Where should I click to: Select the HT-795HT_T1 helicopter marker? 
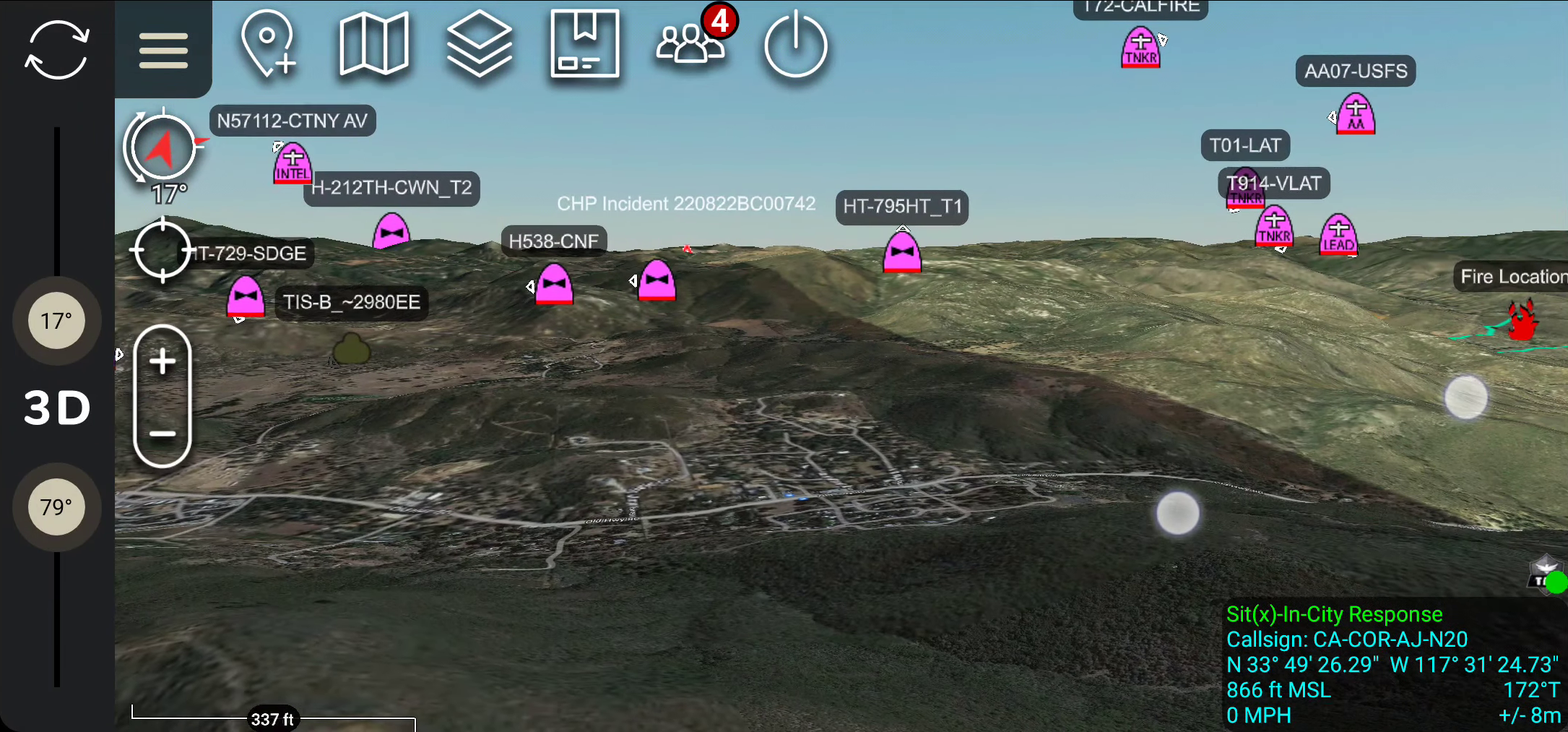903,253
